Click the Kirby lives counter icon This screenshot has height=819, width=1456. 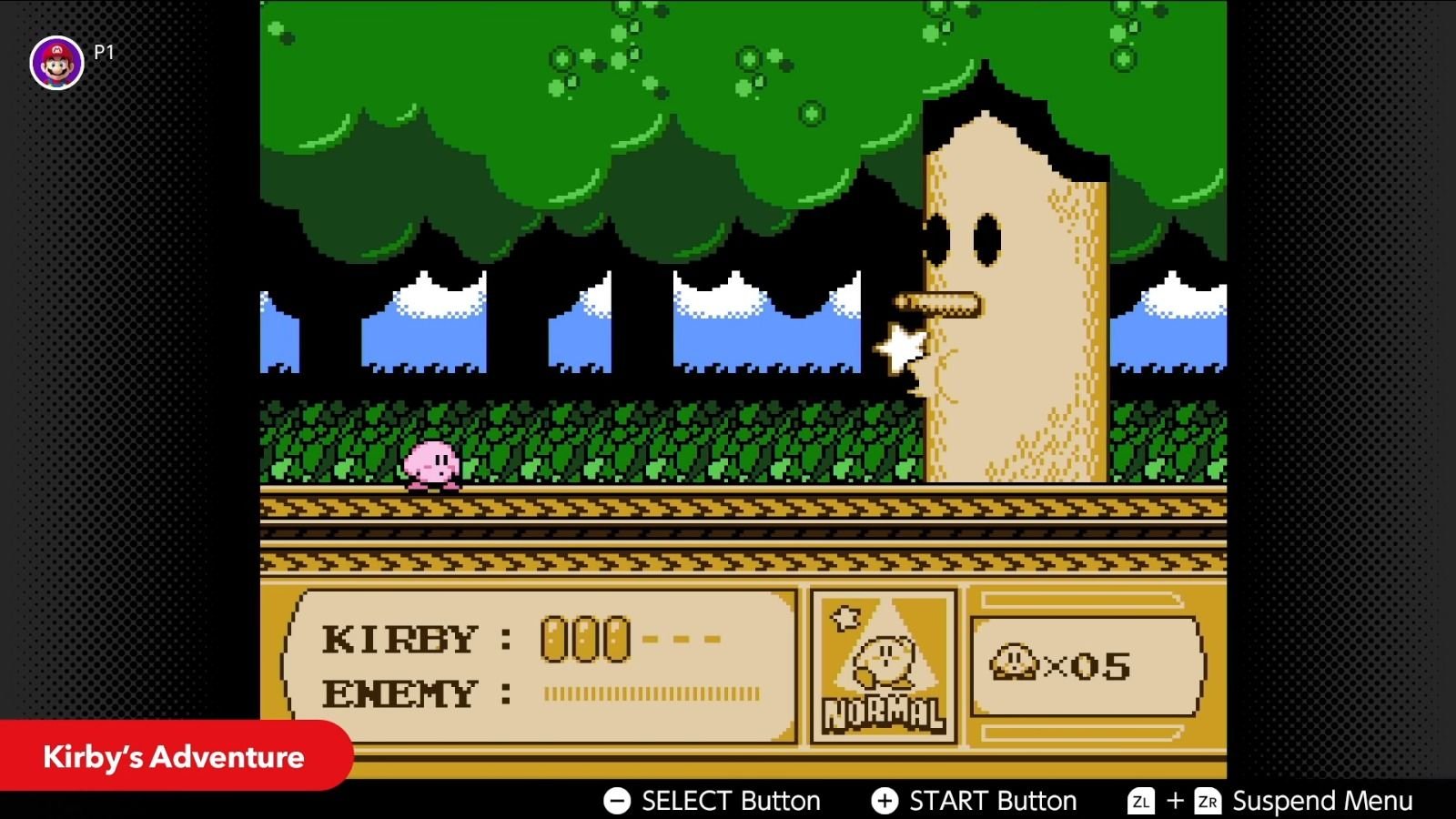[x=1013, y=662]
